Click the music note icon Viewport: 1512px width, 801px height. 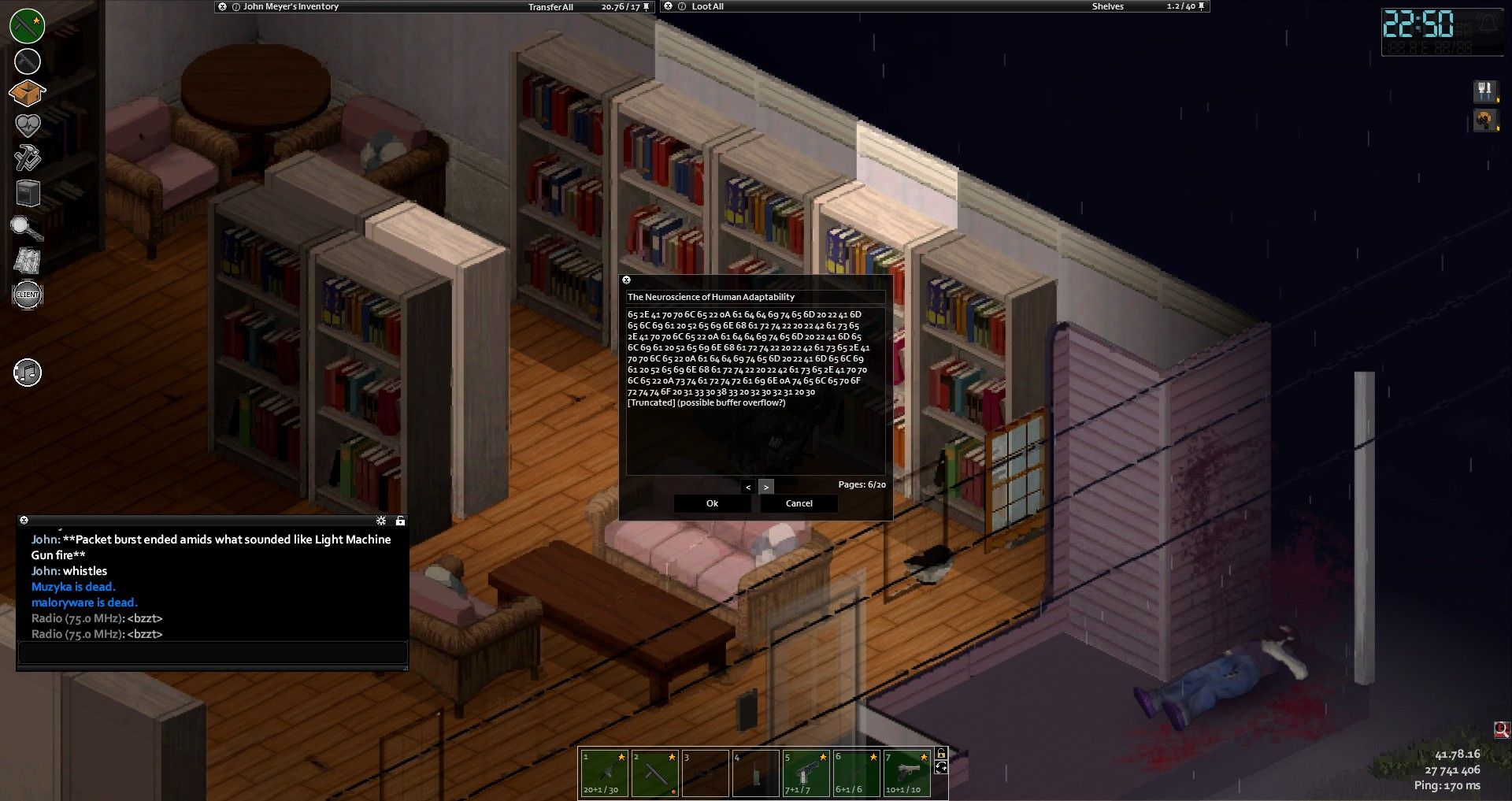coord(28,373)
